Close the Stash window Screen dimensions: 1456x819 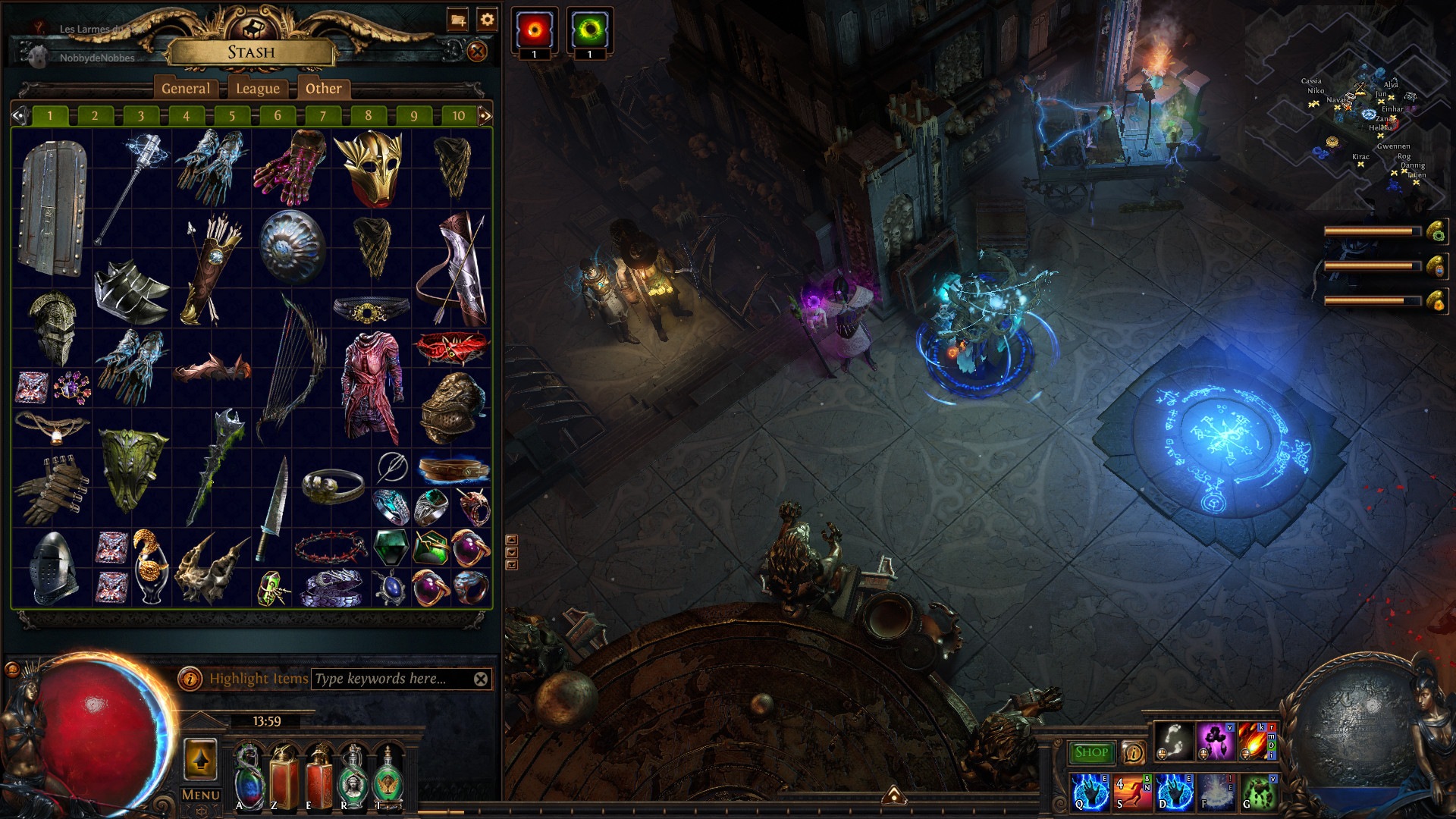[477, 52]
